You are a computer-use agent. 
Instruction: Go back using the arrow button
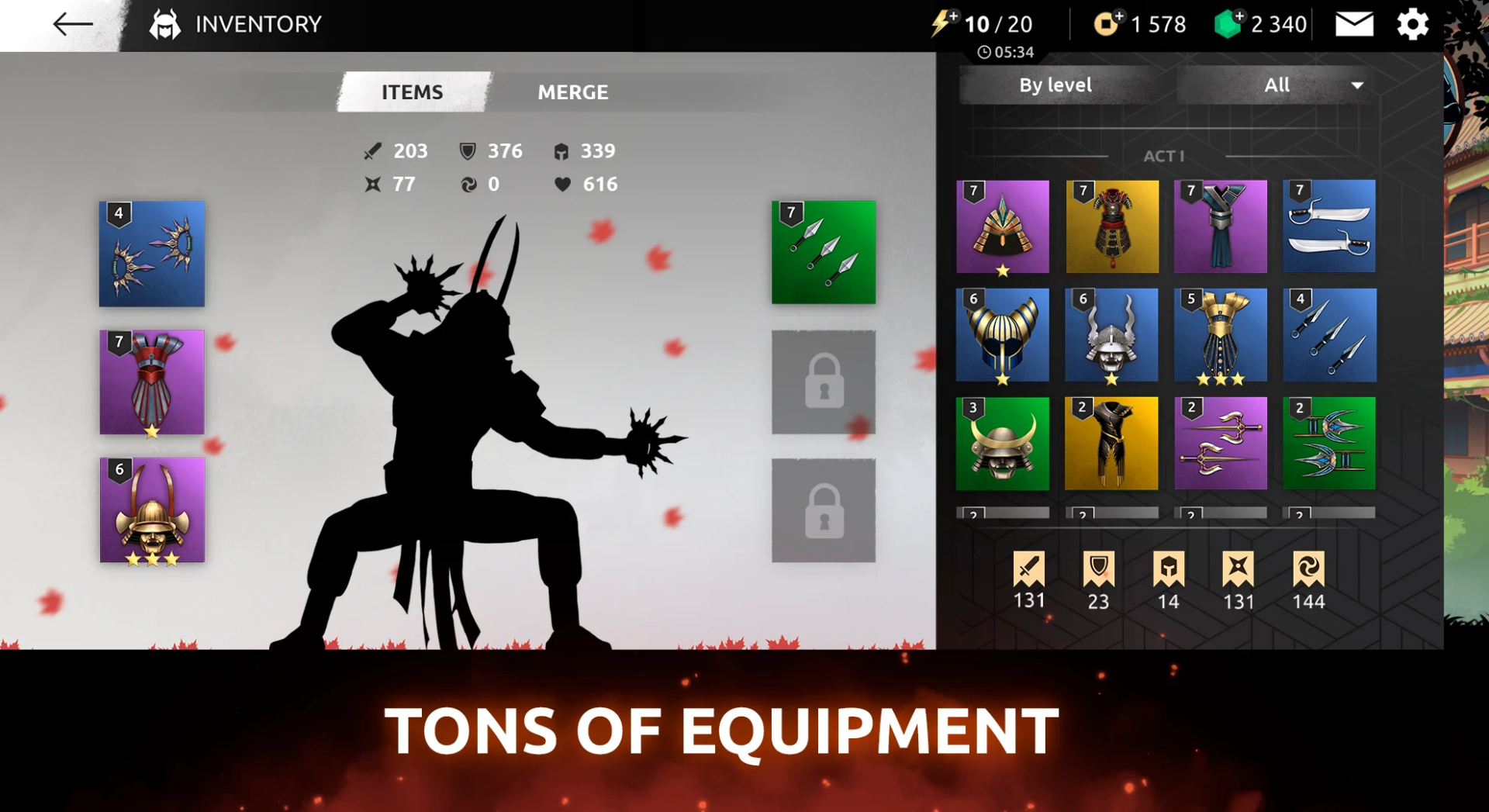[71, 24]
